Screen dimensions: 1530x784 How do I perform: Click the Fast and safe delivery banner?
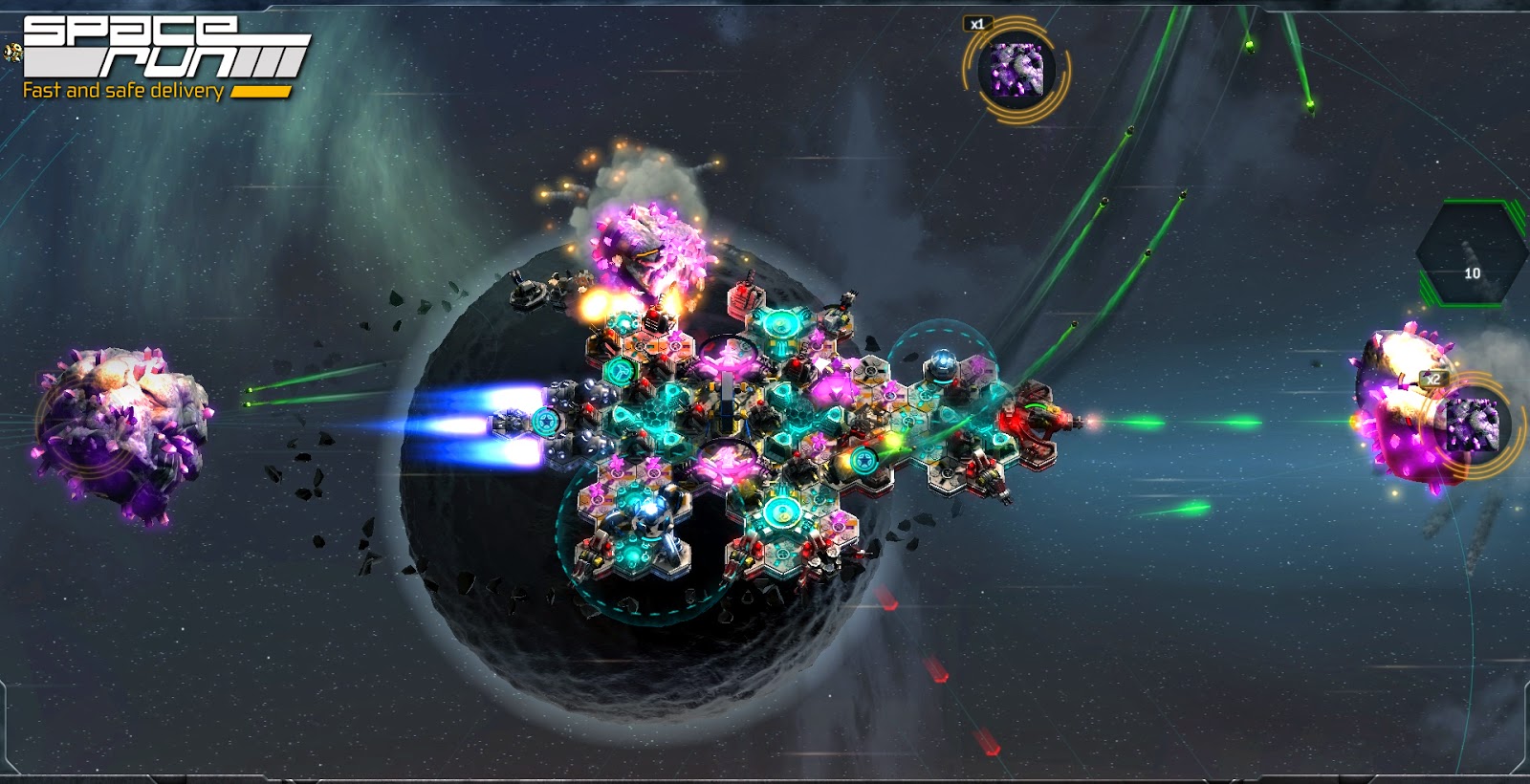point(124,91)
